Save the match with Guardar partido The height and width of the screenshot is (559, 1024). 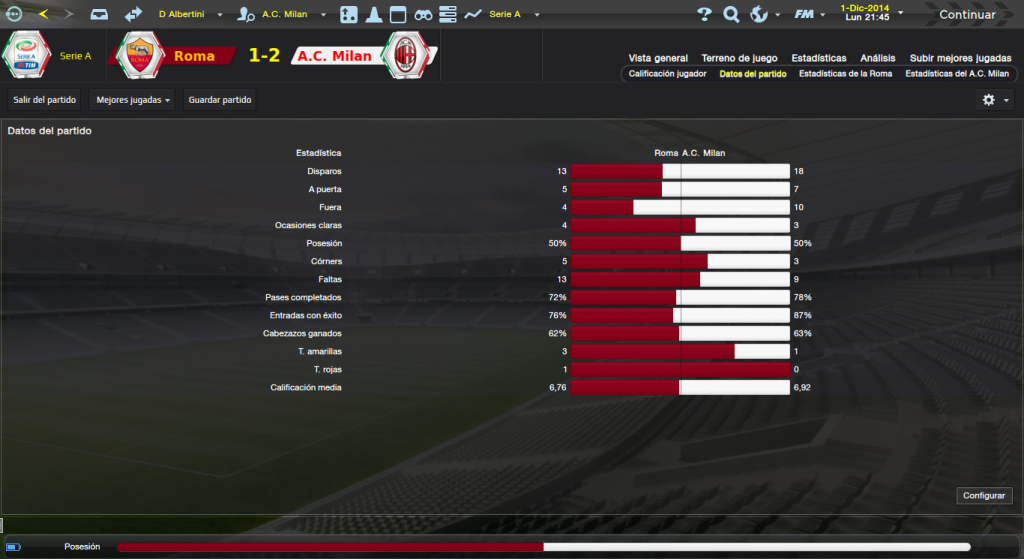(220, 100)
